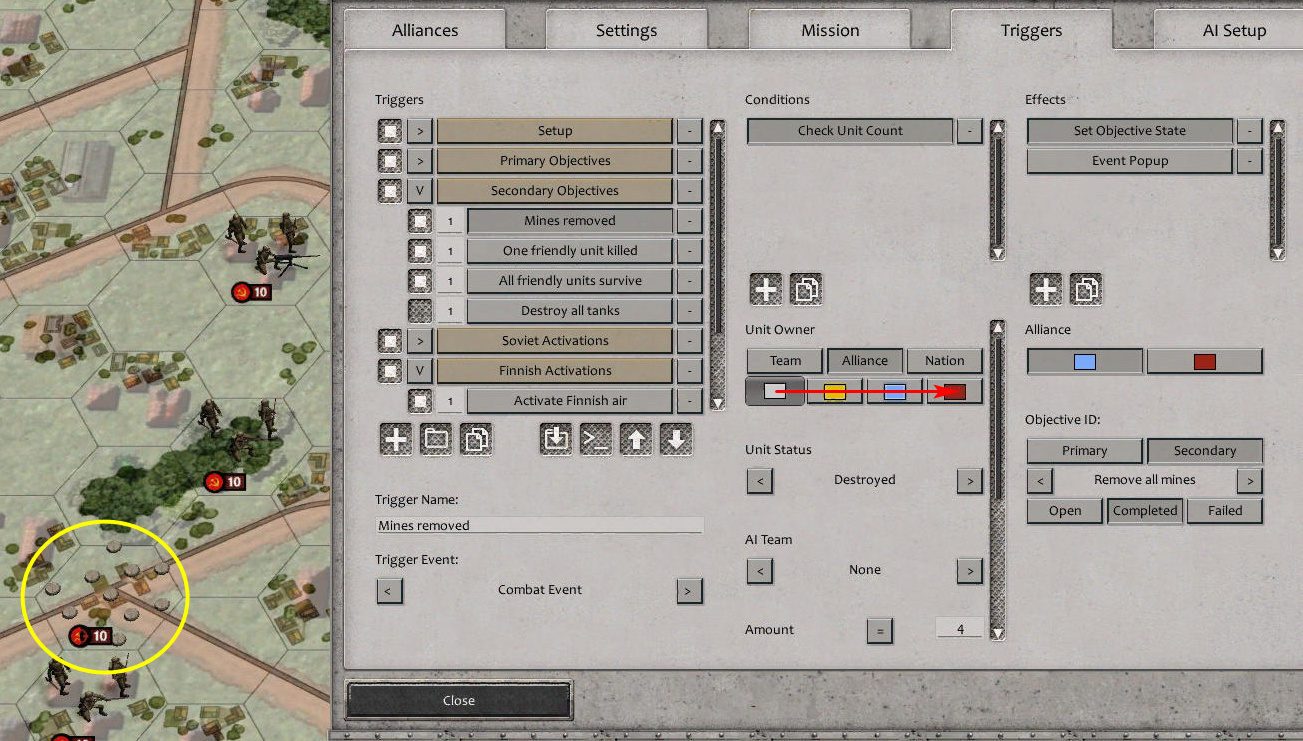Open the AI Setup tab
The width and height of the screenshot is (1303, 741).
click(1234, 30)
